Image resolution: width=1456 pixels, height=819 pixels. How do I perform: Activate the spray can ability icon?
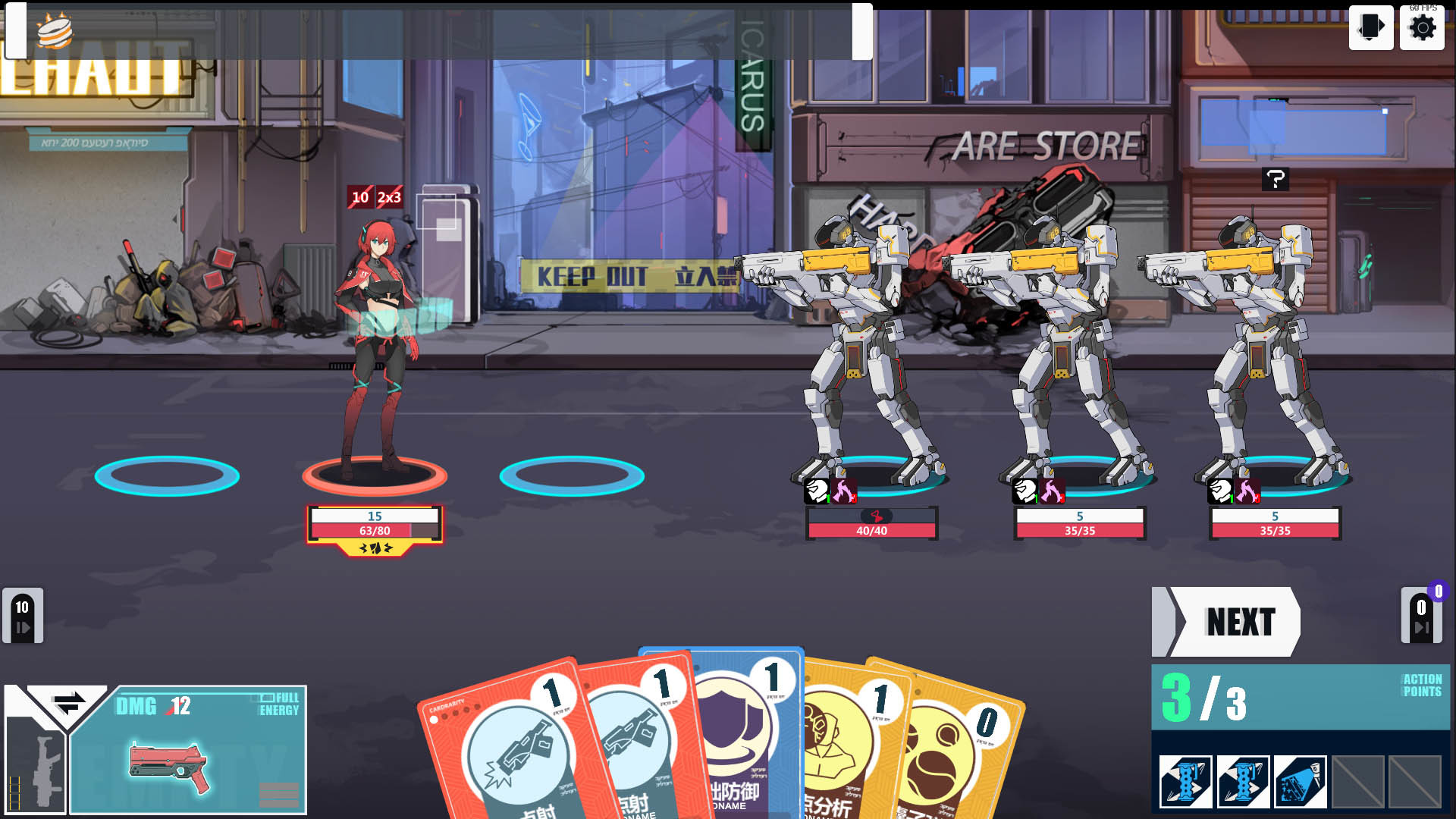1300,782
